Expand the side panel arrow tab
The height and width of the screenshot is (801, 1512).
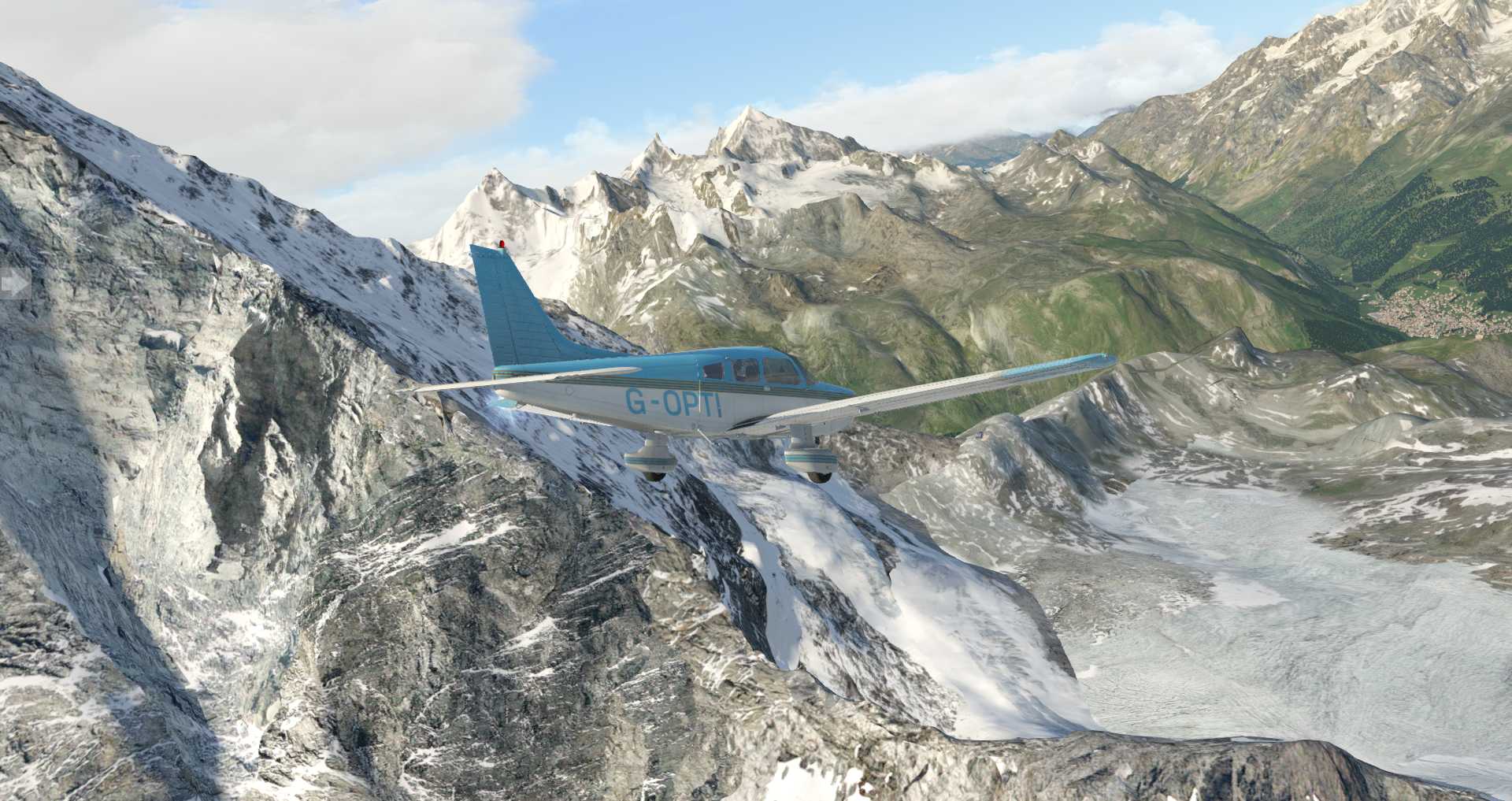[13, 284]
